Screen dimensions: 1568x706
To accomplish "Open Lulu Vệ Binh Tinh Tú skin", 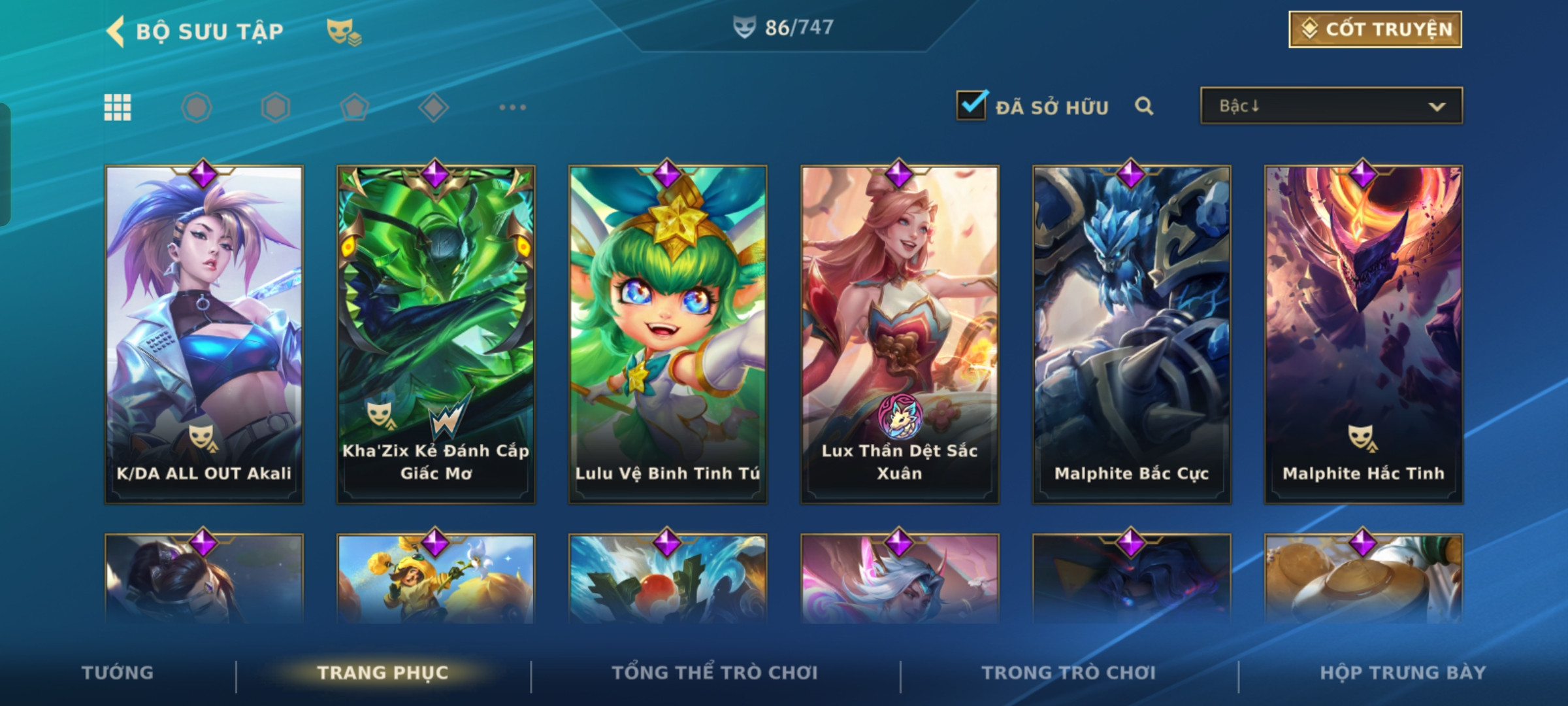I will (x=668, y=333).
